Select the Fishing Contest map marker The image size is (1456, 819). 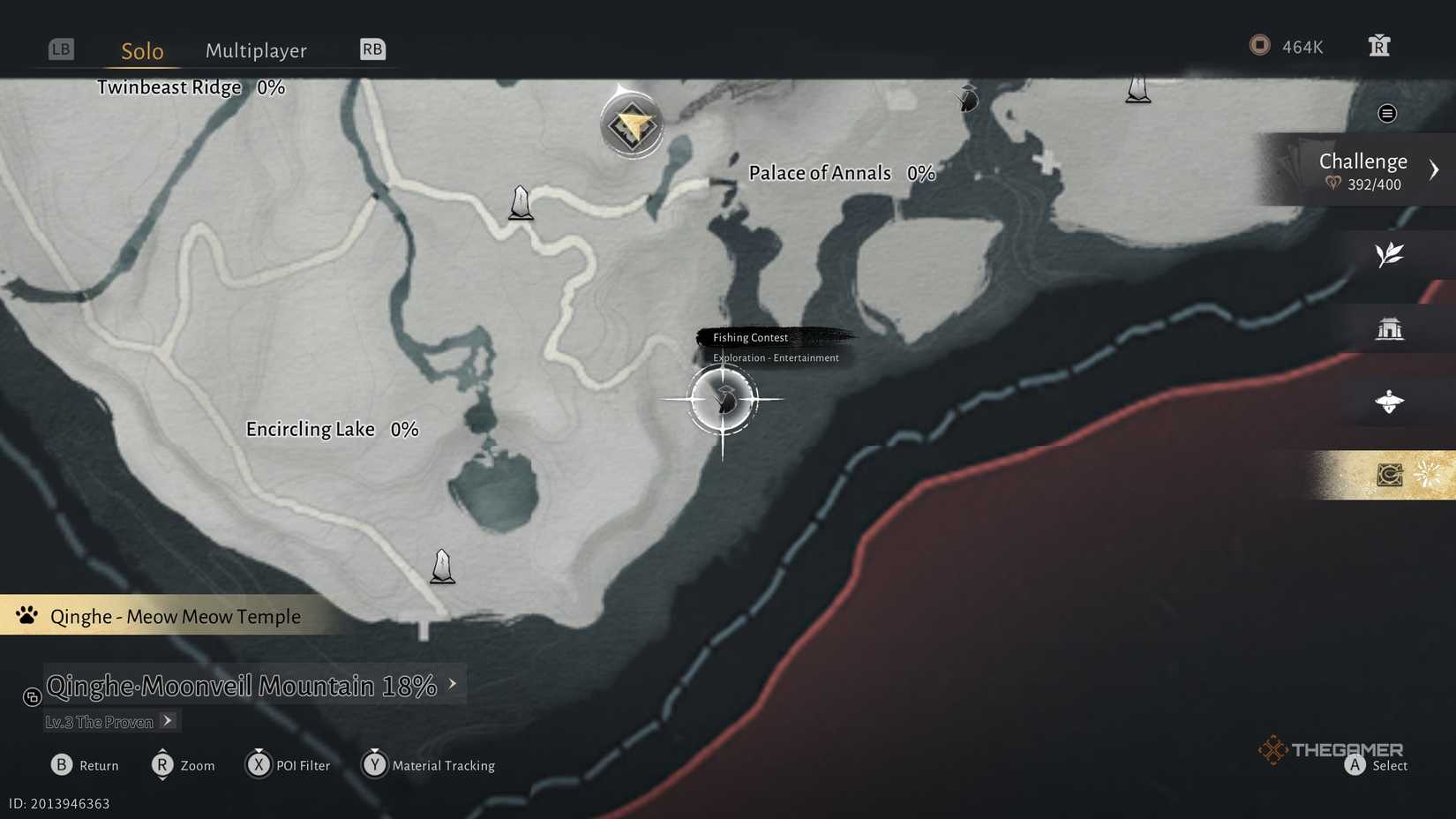point(724,400)
